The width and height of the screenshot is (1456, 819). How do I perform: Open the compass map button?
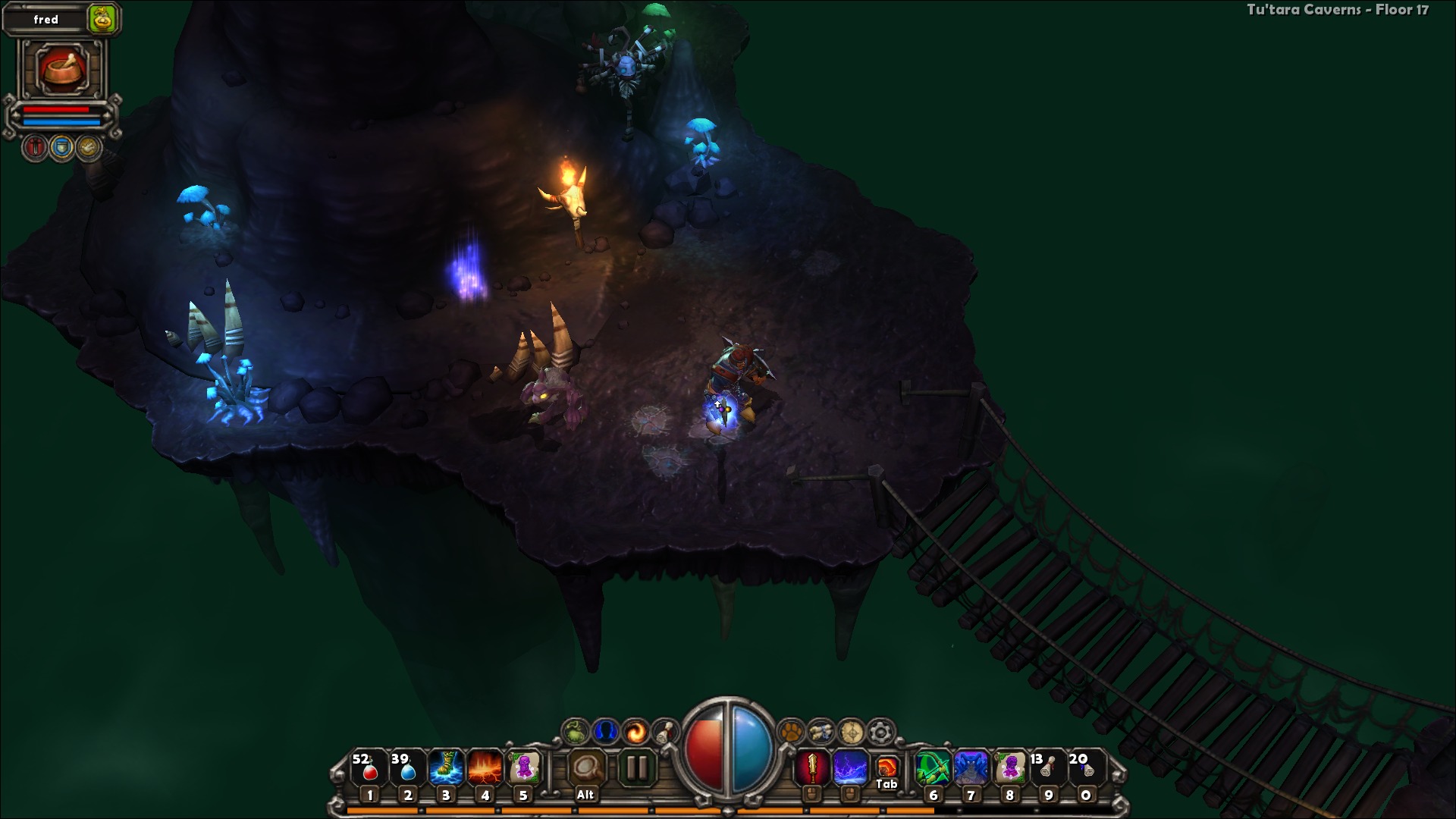click(851, 733)
